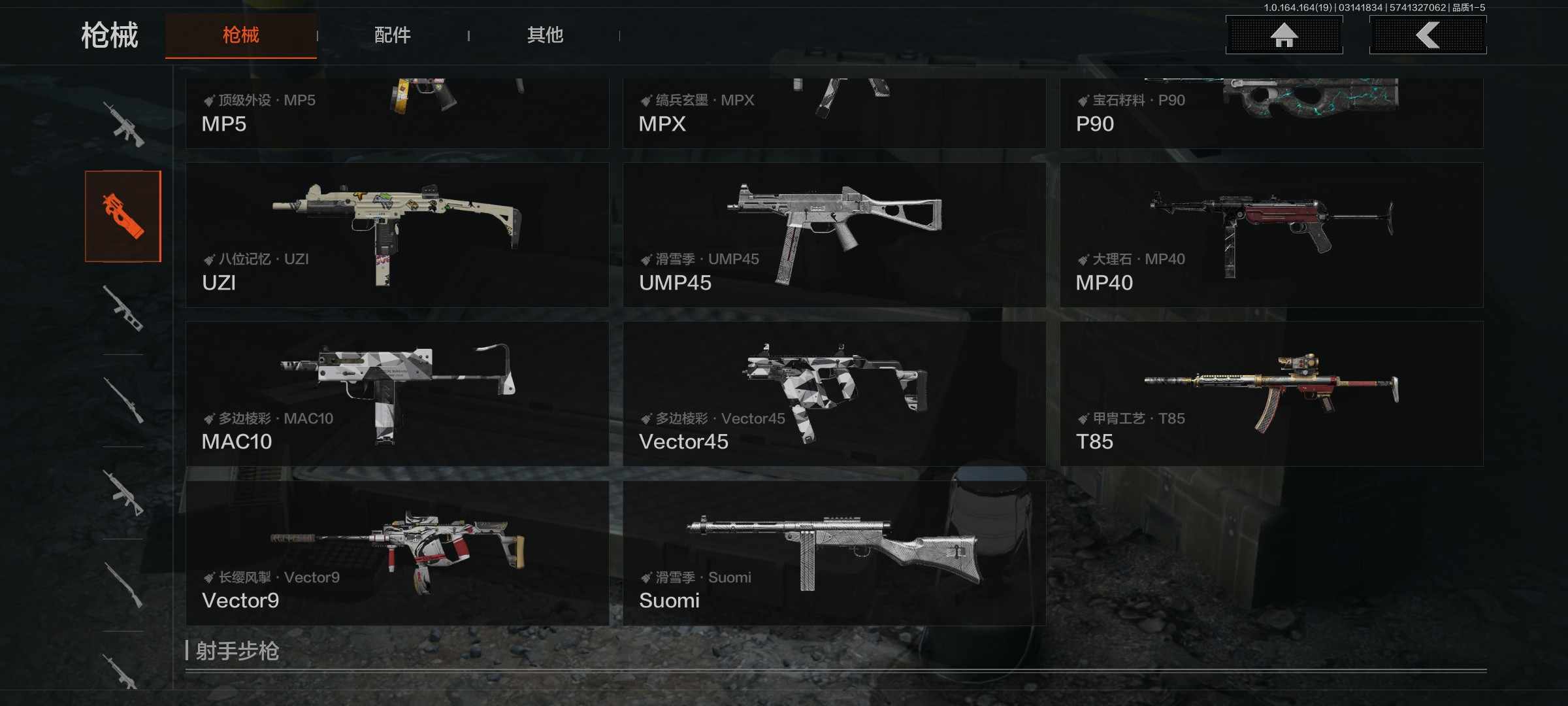Pick the UZI submachine gun

click(x=397, y=235)
